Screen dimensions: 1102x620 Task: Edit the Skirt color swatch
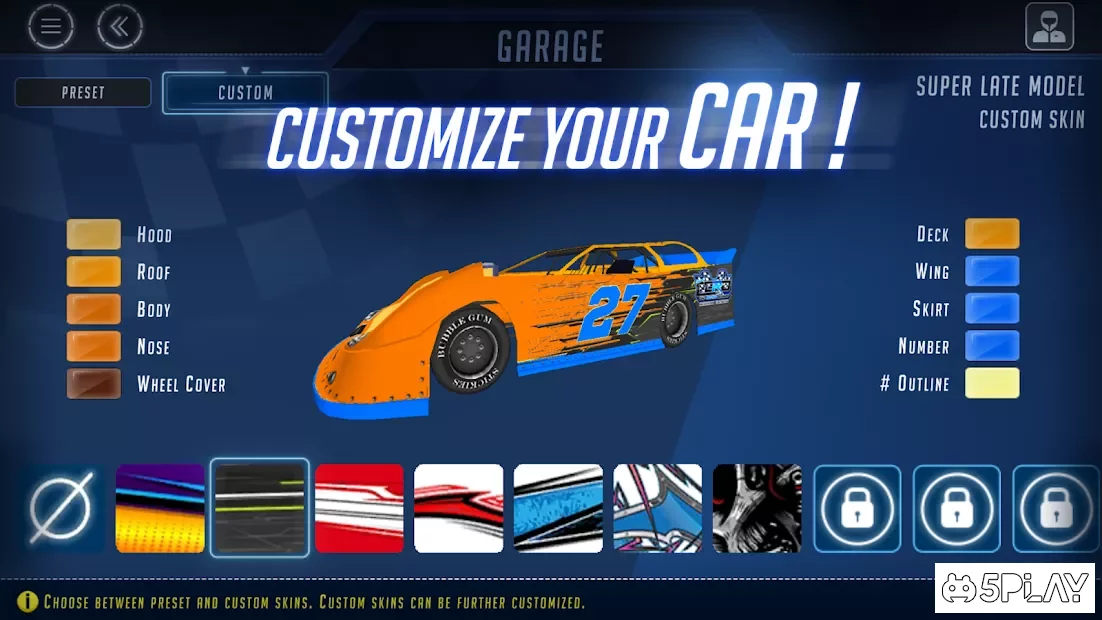tap(992, 308)
